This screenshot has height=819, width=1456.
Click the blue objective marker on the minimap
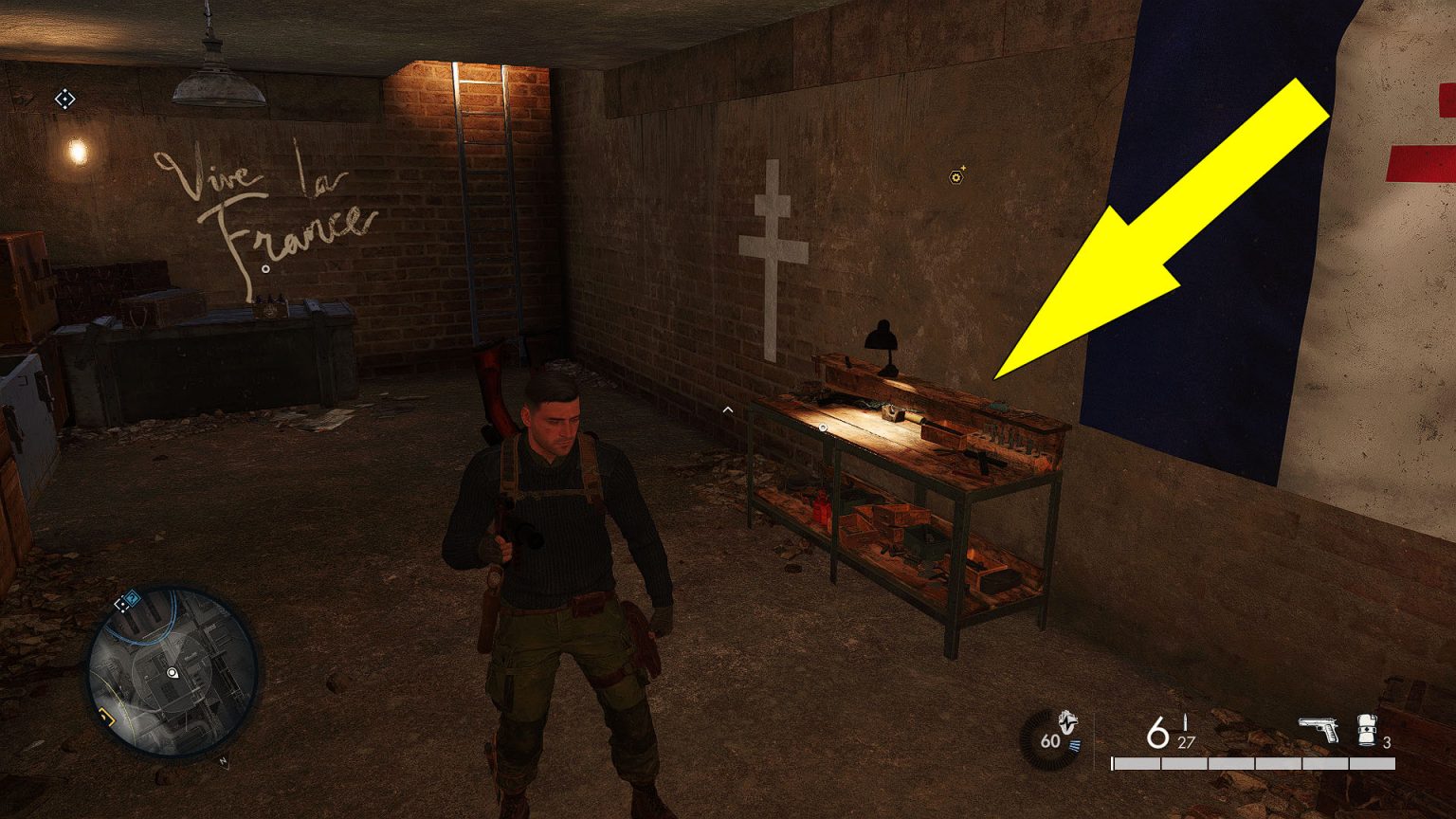click(x=132, y=598)
